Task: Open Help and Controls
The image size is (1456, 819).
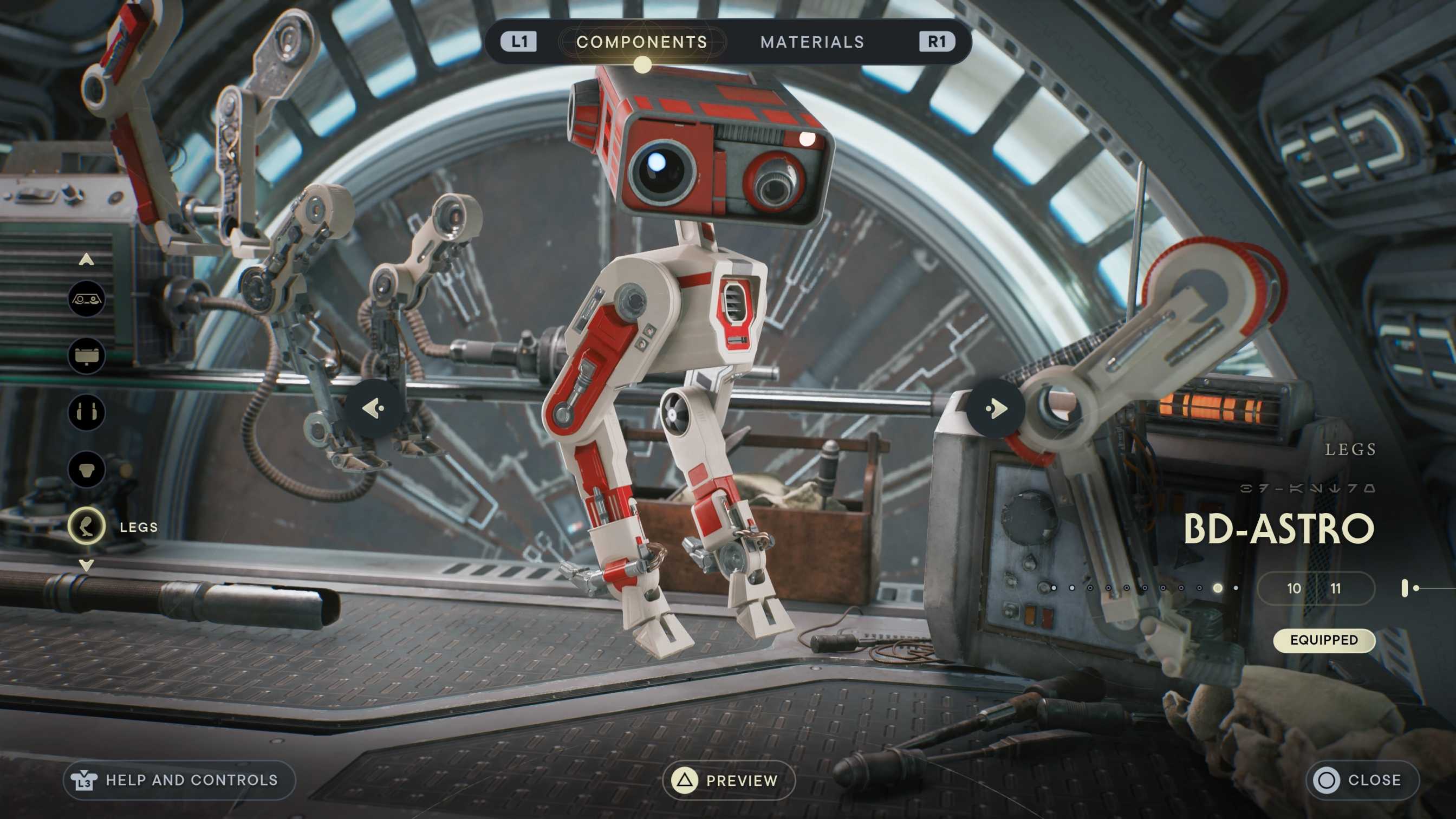Action: (x=179, y=781)
